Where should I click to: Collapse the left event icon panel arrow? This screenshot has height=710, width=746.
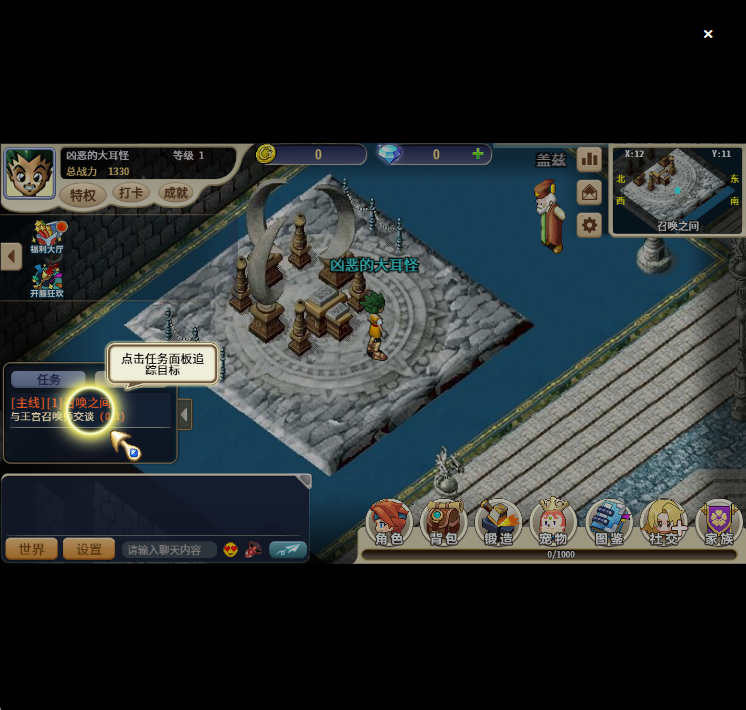[x=11, y=256]
